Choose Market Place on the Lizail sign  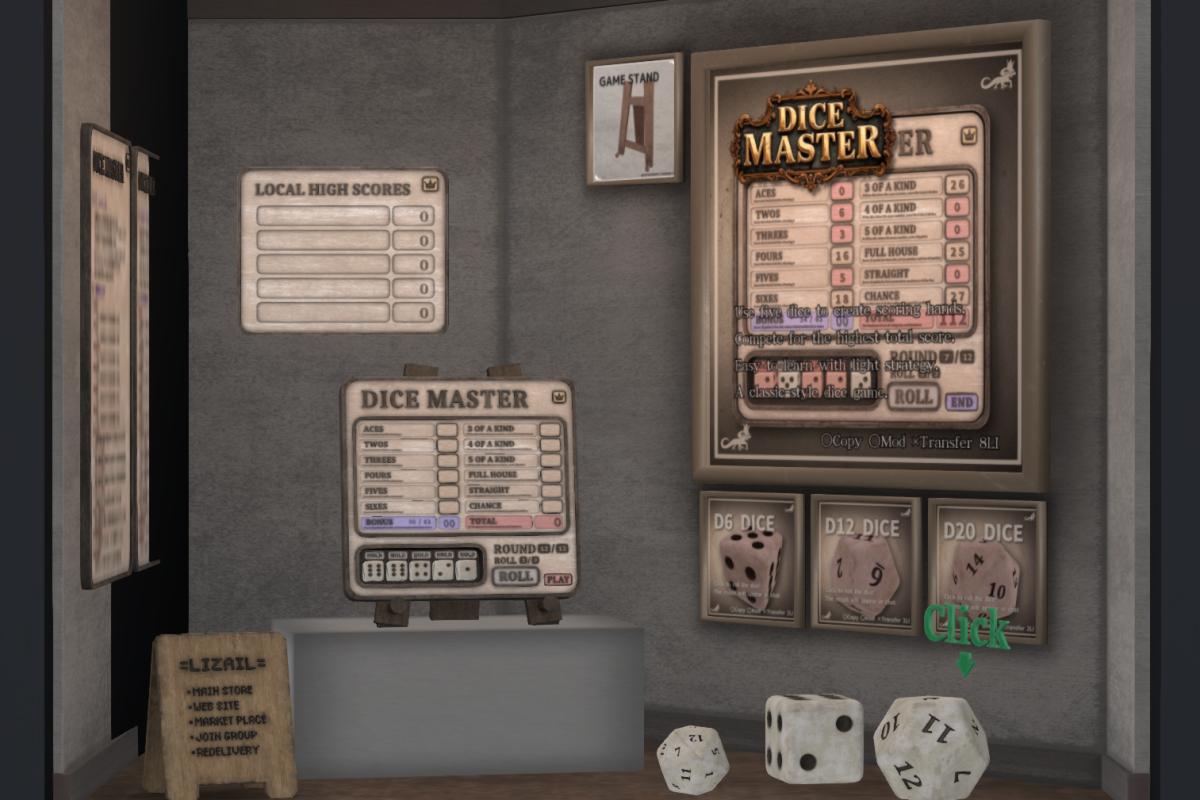click(x=229, y=721)
